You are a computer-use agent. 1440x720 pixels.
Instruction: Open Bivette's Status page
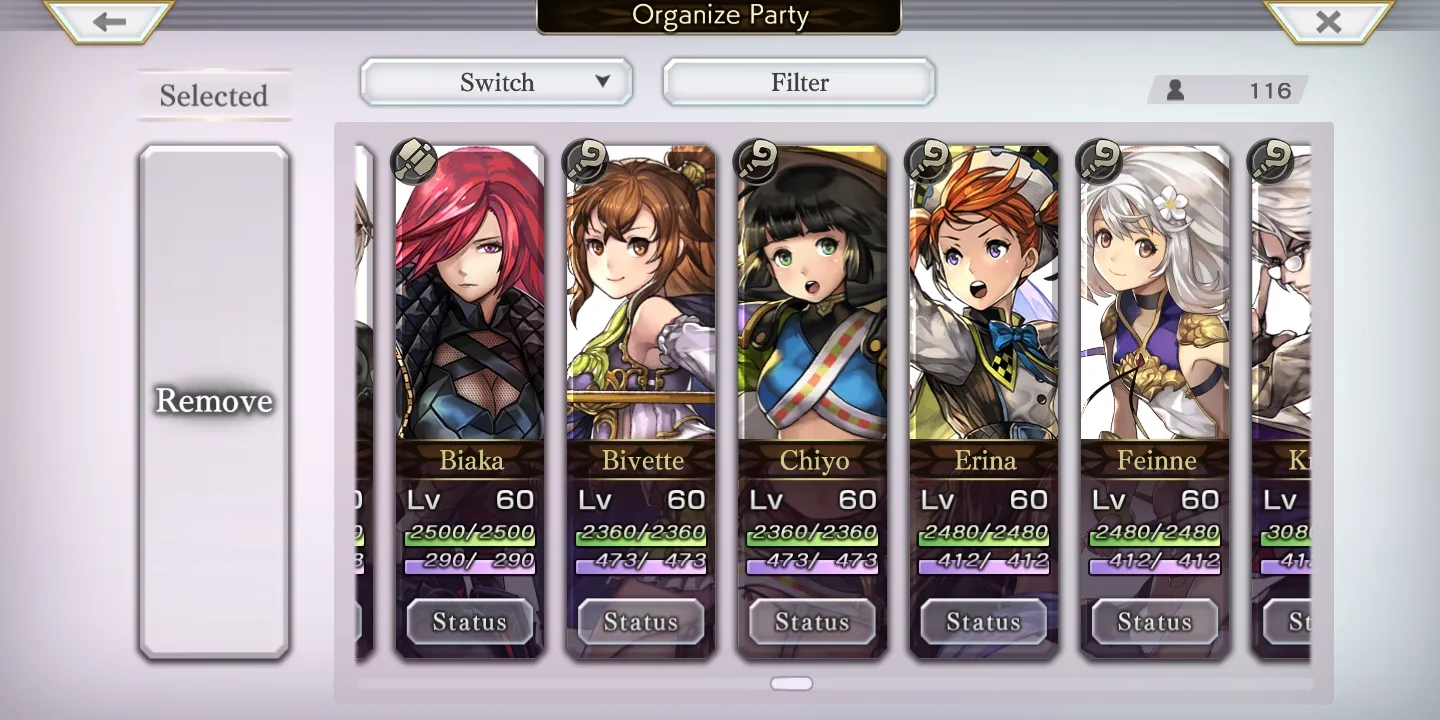[641, 622]
